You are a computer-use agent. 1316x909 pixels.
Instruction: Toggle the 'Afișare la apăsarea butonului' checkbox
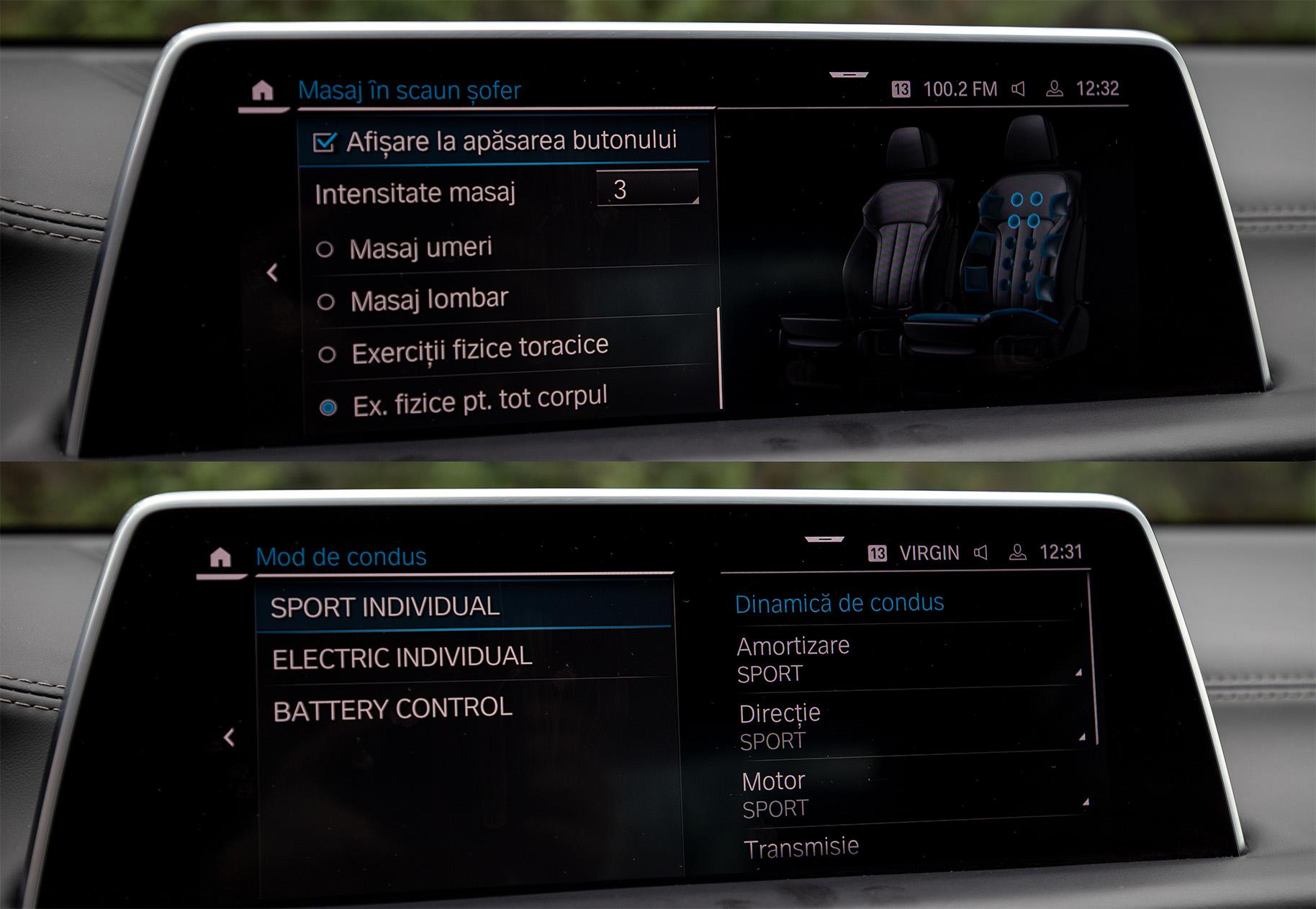[x=325, y=143]
